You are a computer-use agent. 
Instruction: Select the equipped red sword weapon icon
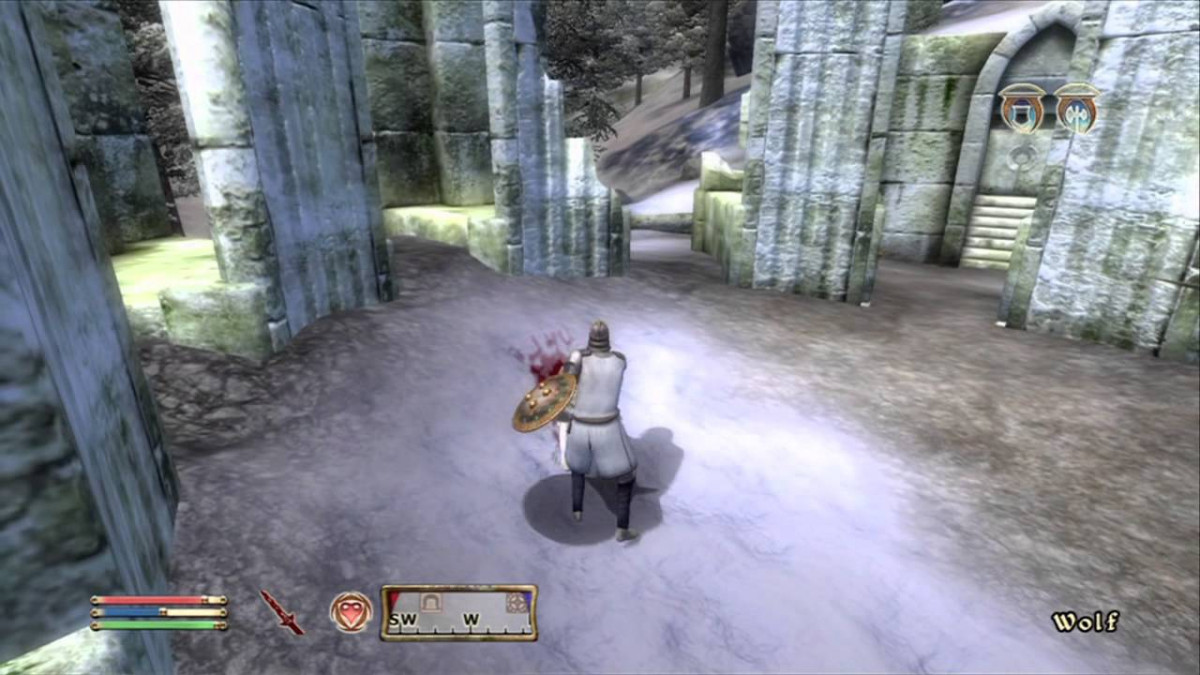pyautogui.click(x=281, y=612)
